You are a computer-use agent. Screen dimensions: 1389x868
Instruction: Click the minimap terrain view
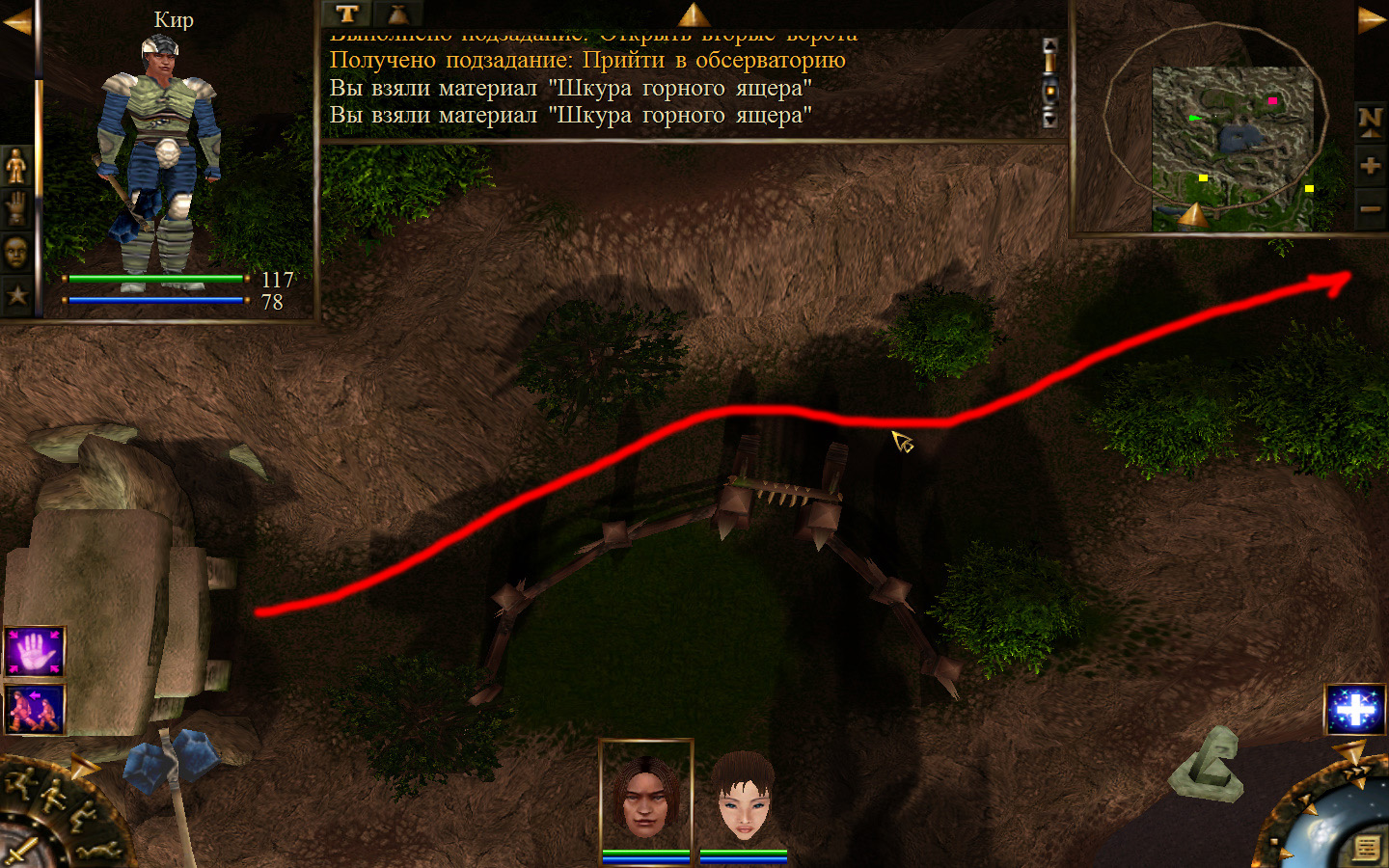(x=1232, y=145)
